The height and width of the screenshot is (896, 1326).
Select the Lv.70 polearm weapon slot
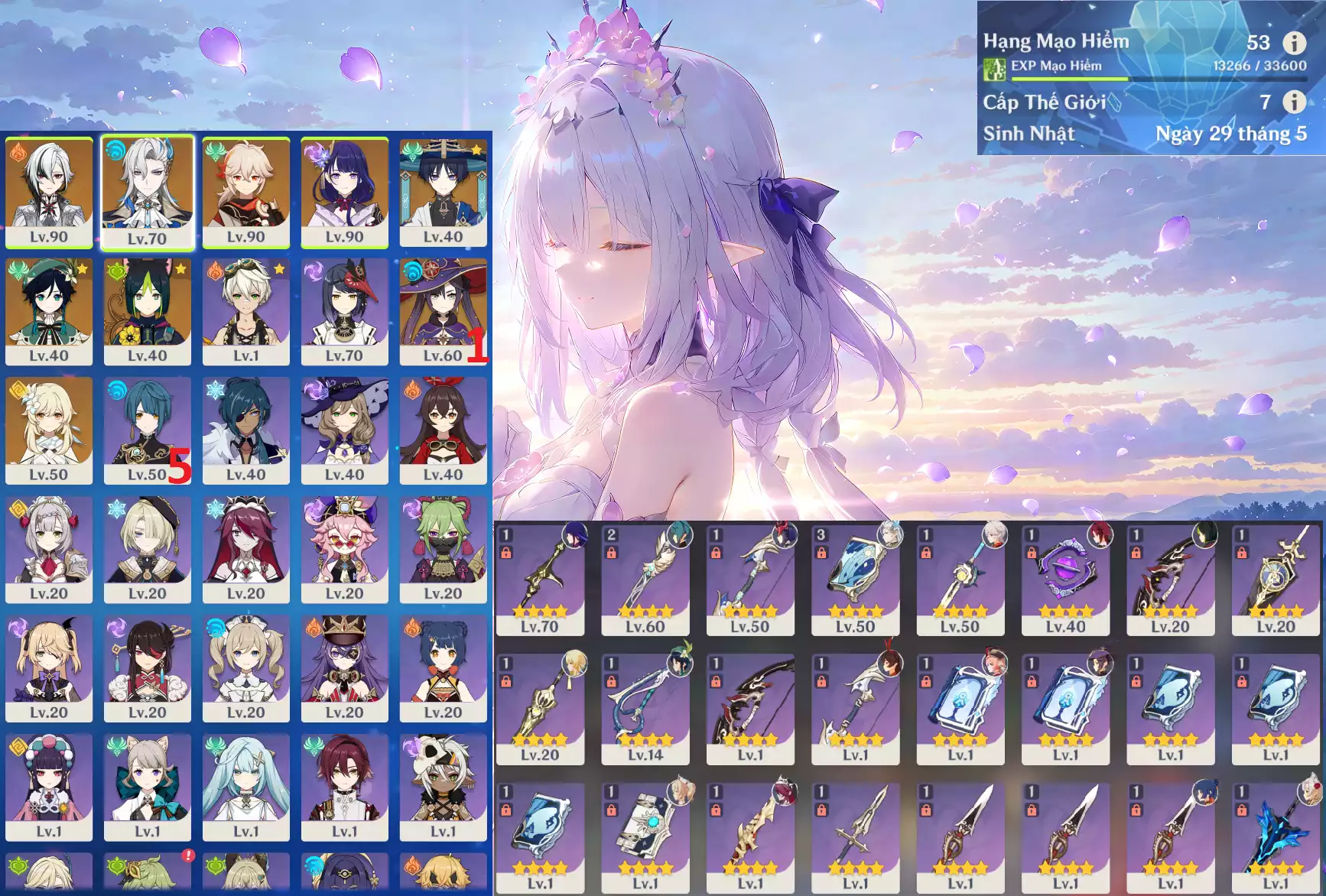(x=540, y=579)
